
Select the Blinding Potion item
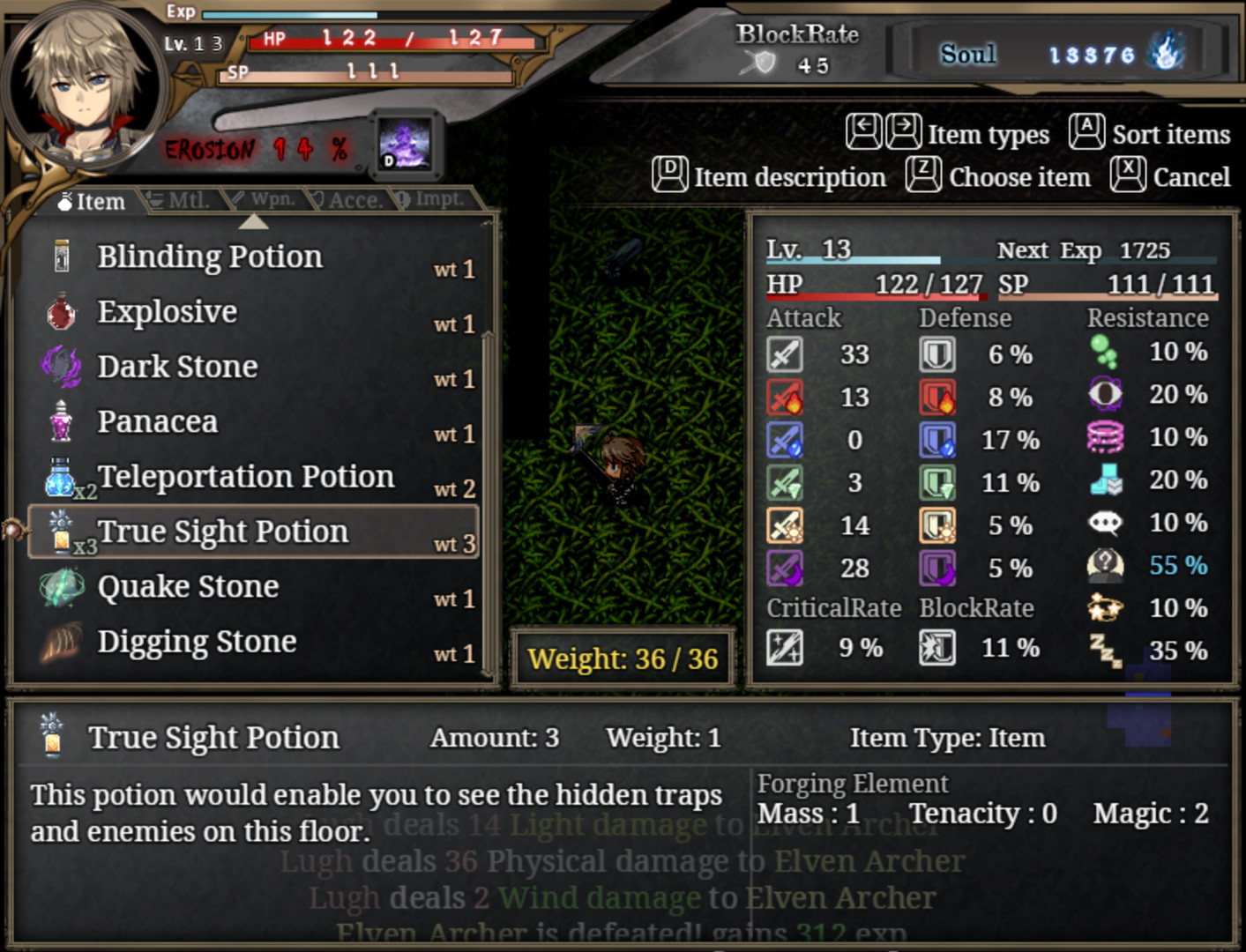tap(210, 257)
